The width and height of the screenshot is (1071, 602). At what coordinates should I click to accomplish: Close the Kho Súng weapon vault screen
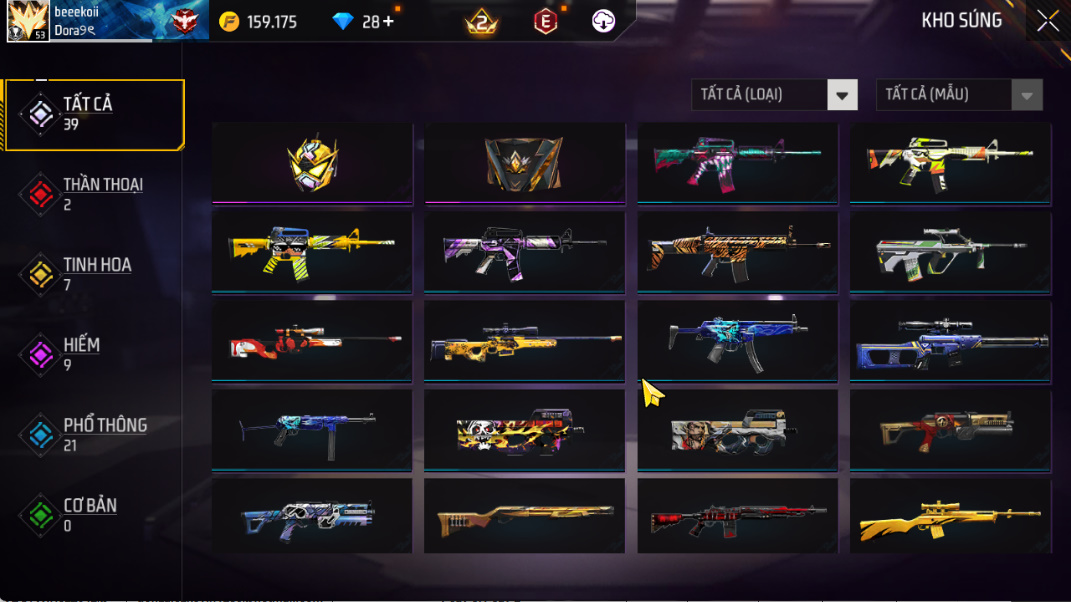[x=1047, y=21]
